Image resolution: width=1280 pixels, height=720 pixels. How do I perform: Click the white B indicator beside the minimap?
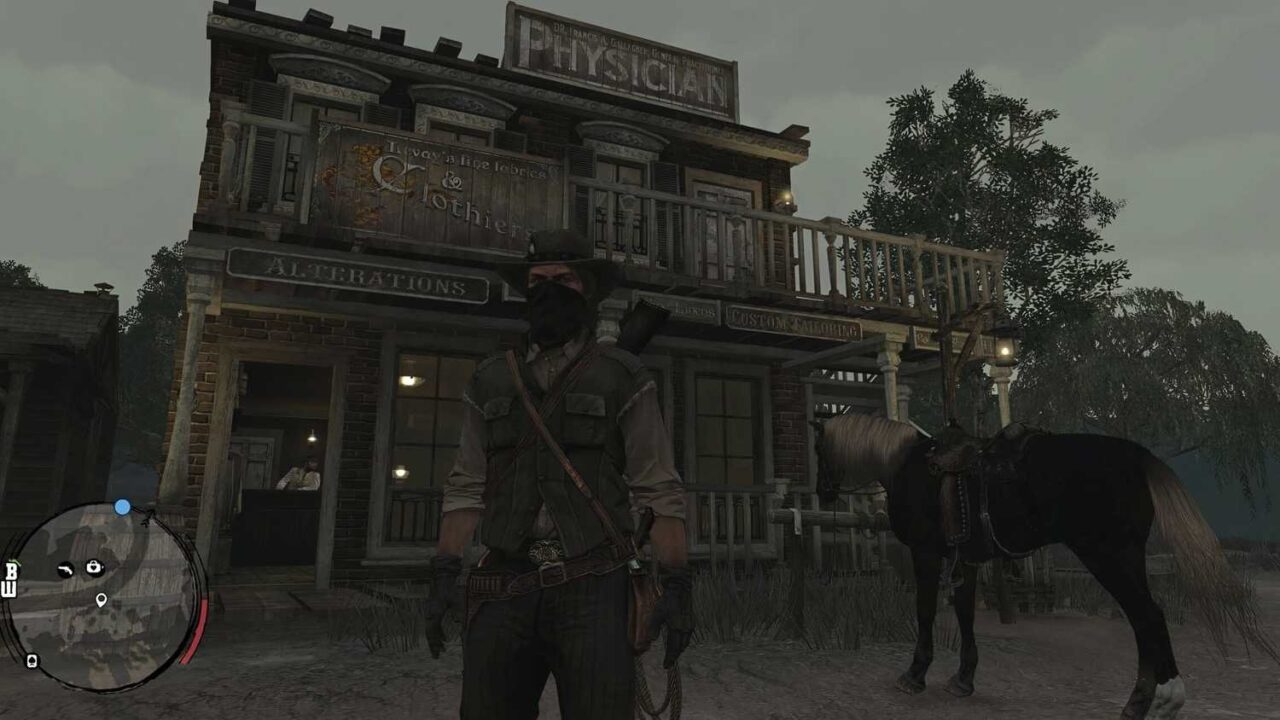tap(10, 571)
